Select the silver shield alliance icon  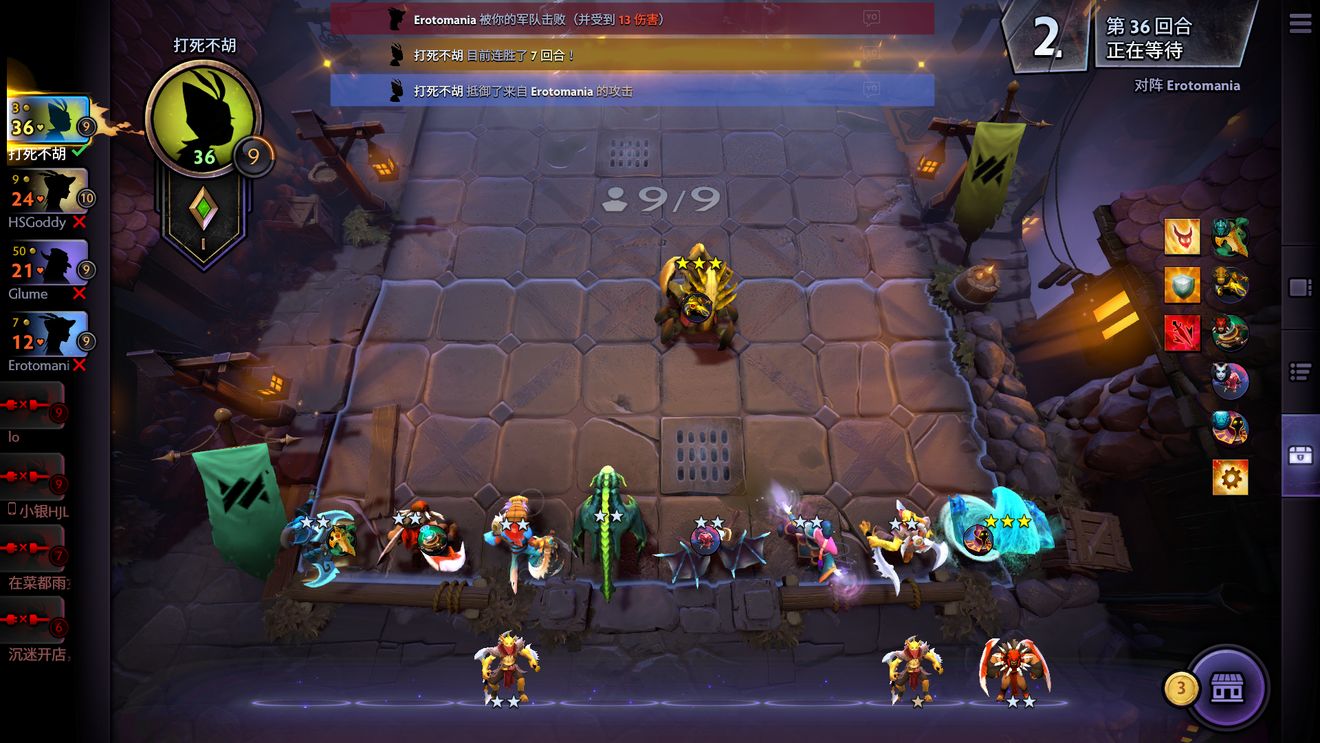coord(1182,285)
